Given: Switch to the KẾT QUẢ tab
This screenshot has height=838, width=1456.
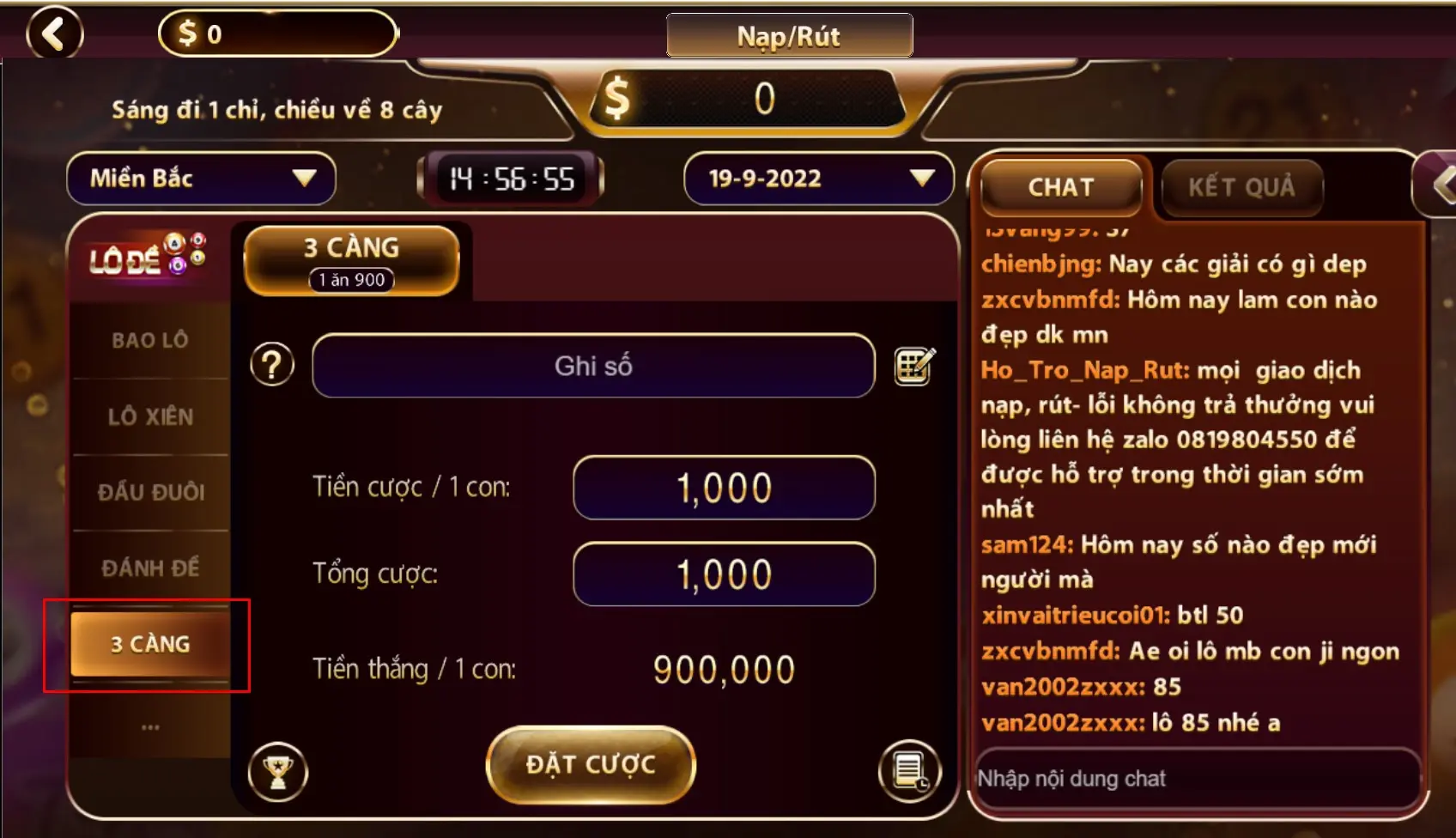Looking at the screenshot, I should [x=1241, y=187].
